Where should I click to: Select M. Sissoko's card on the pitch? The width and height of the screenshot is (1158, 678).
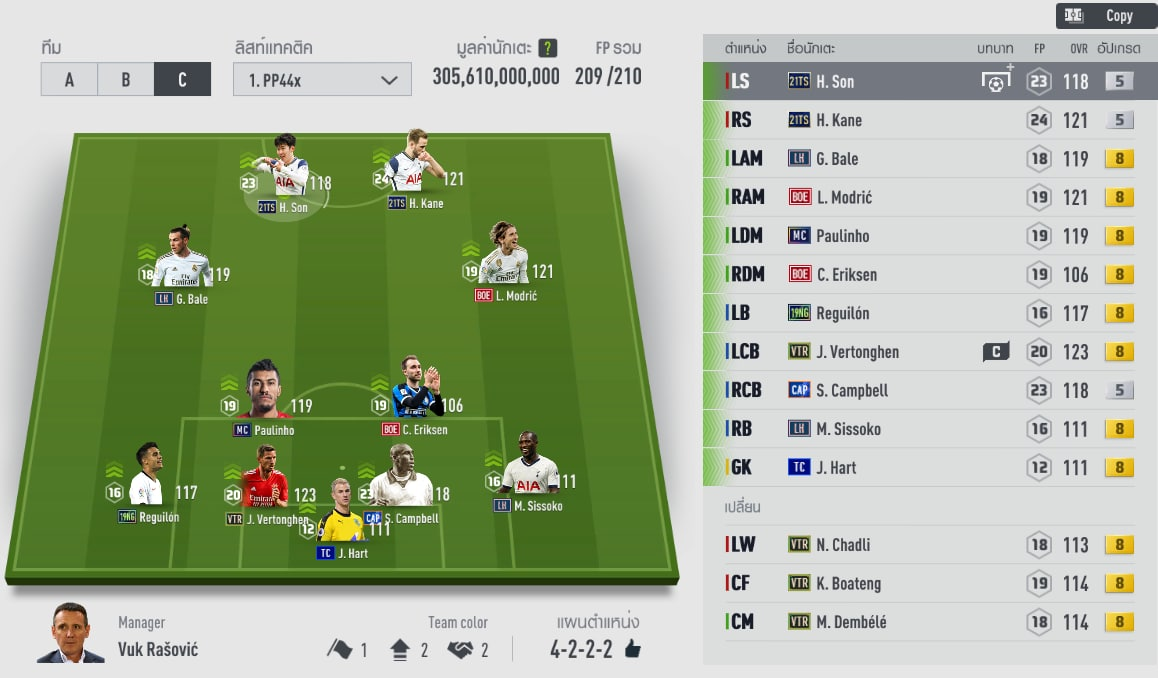click(x=529, y=470)
